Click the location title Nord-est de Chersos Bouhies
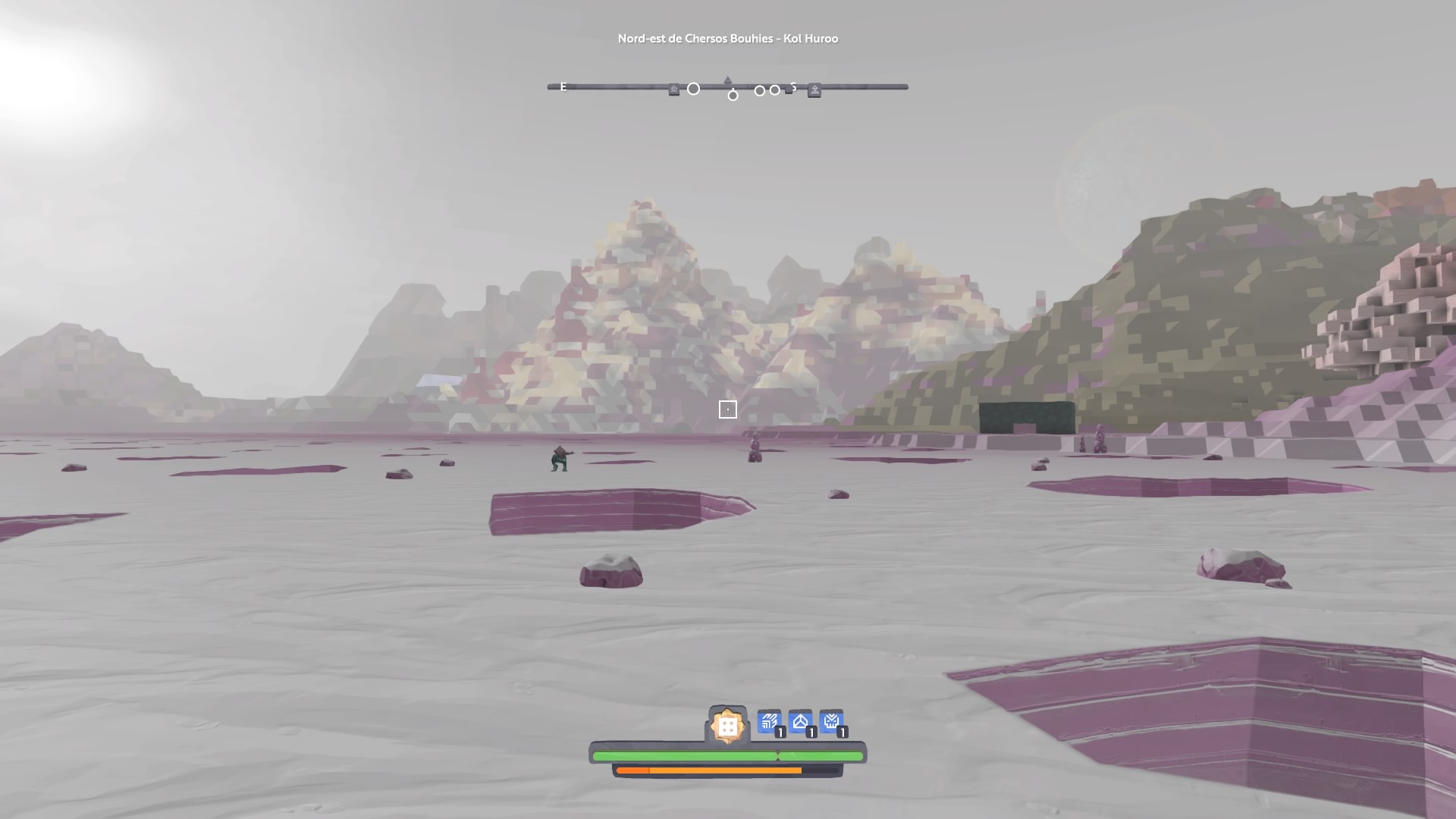This screenshot has height=819, width=1456. (x=728, y=38)
